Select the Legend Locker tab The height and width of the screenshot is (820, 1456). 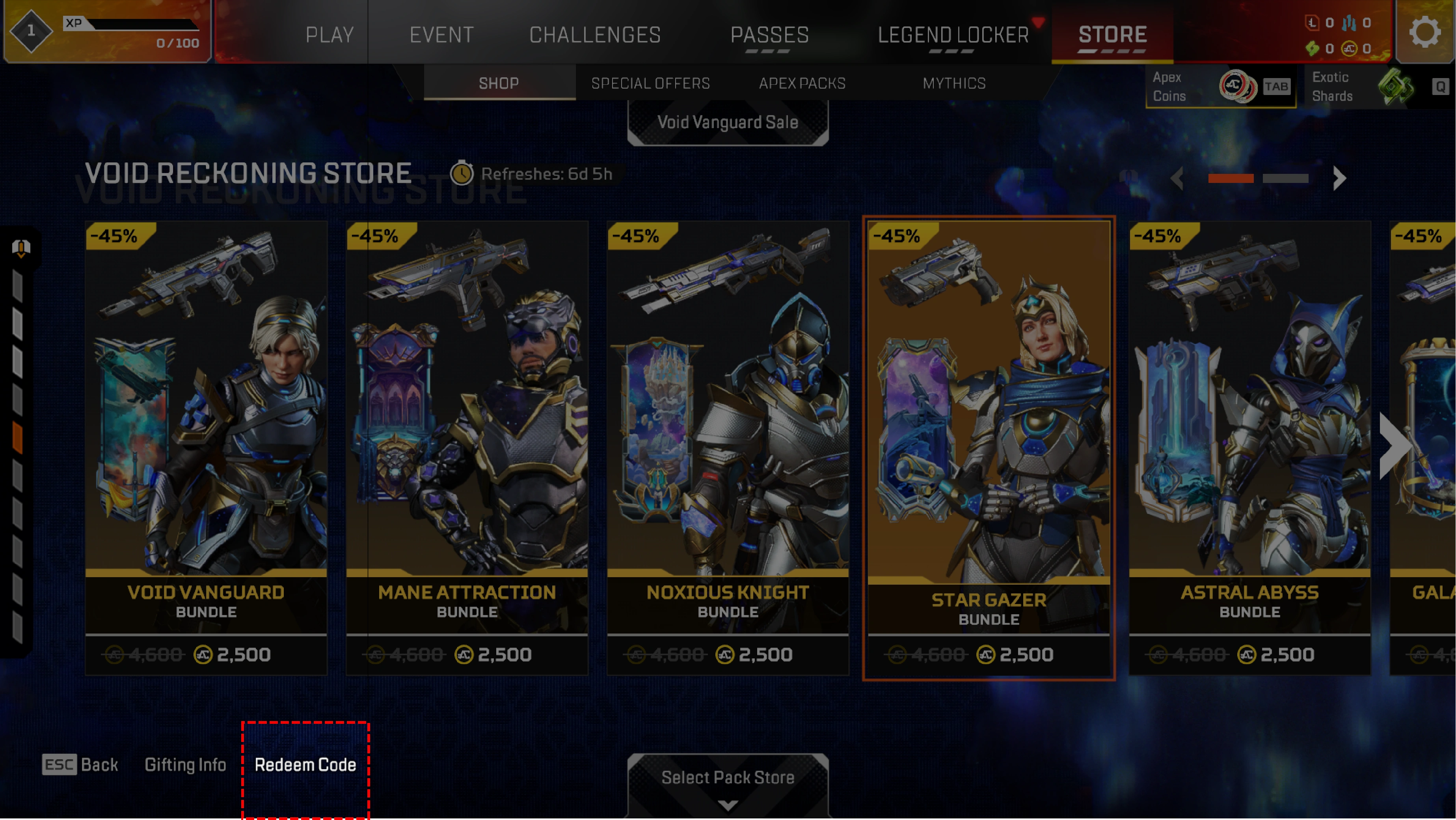[x=953, y=35]
